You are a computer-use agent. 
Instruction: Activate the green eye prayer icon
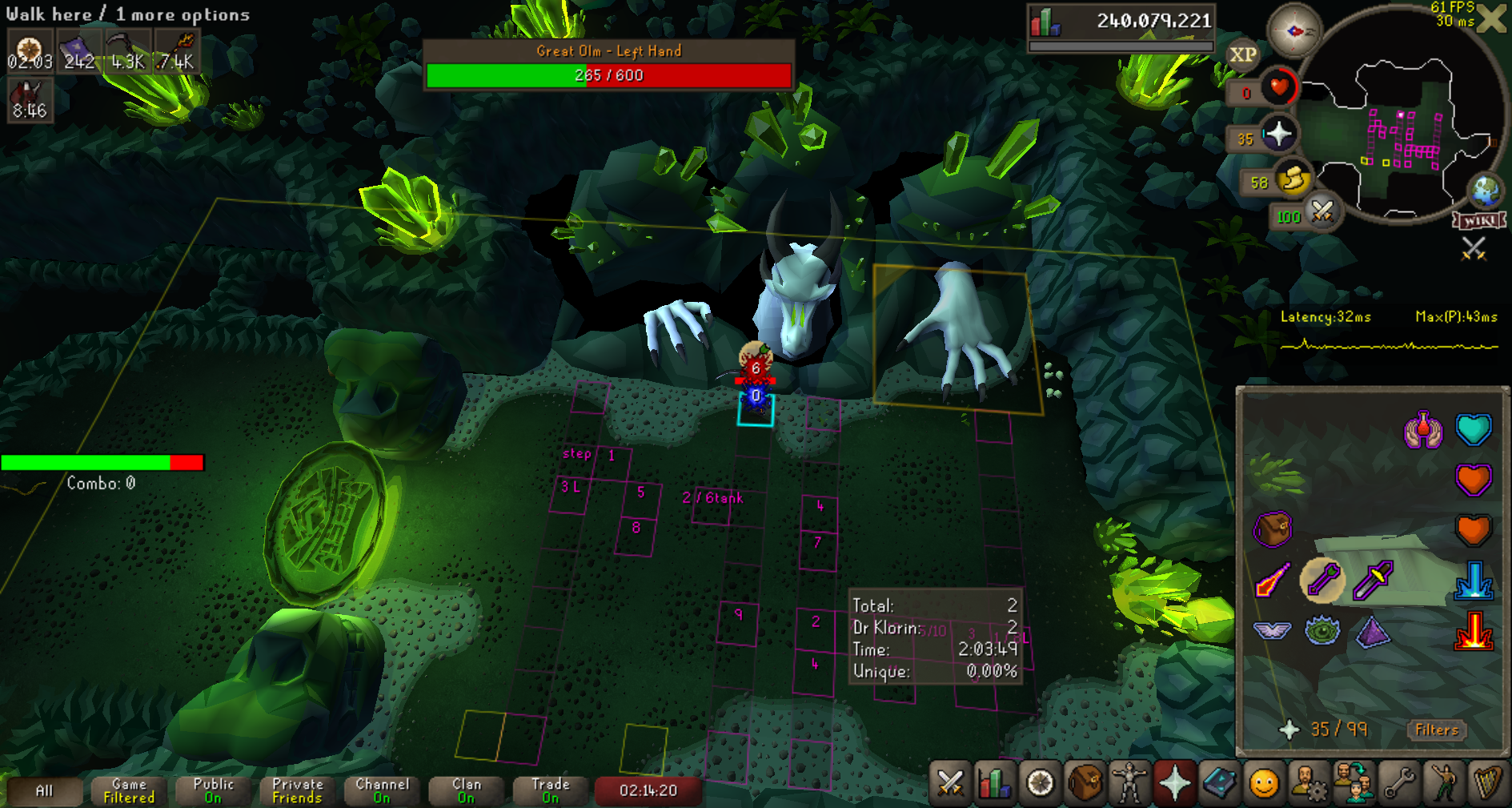pos(1322,631)
